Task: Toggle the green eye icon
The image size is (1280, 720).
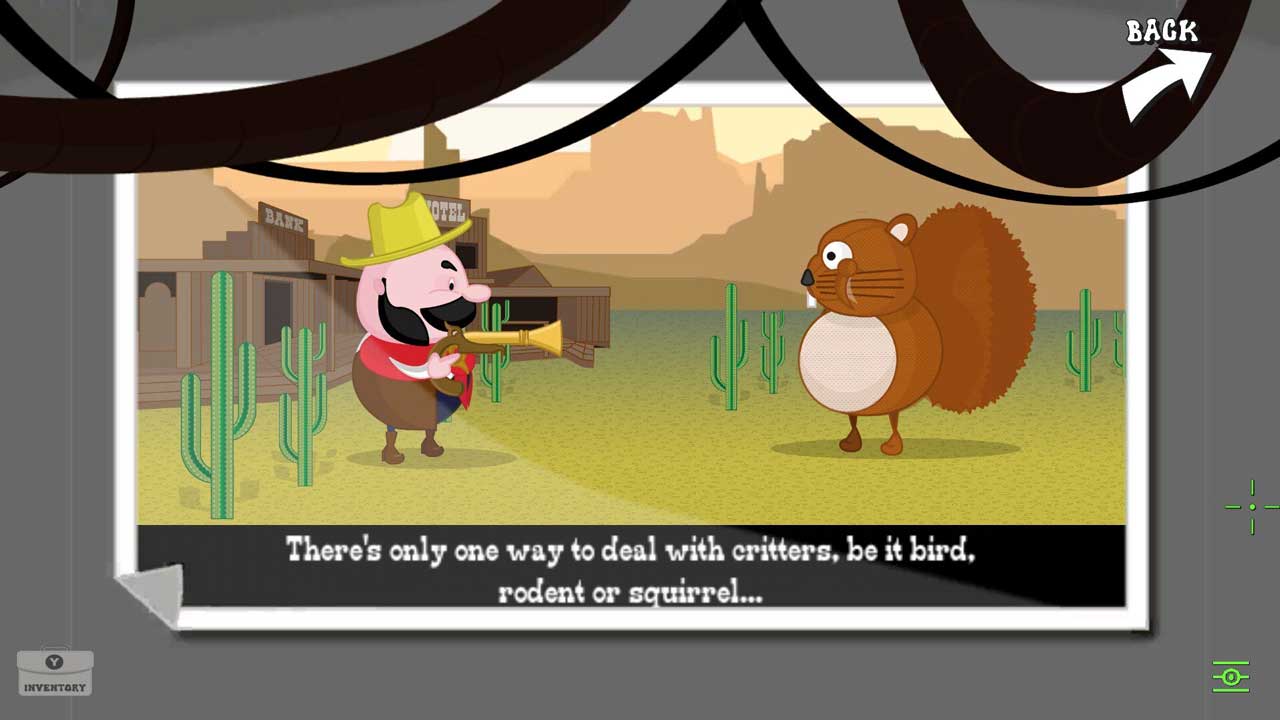Action: pos(1231,677)
